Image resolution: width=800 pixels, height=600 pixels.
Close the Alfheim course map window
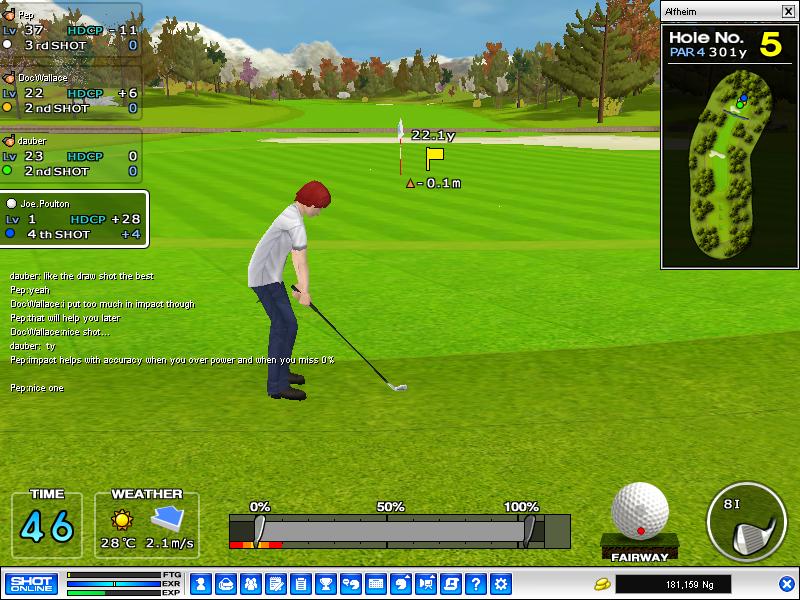(x=787, y=12)
